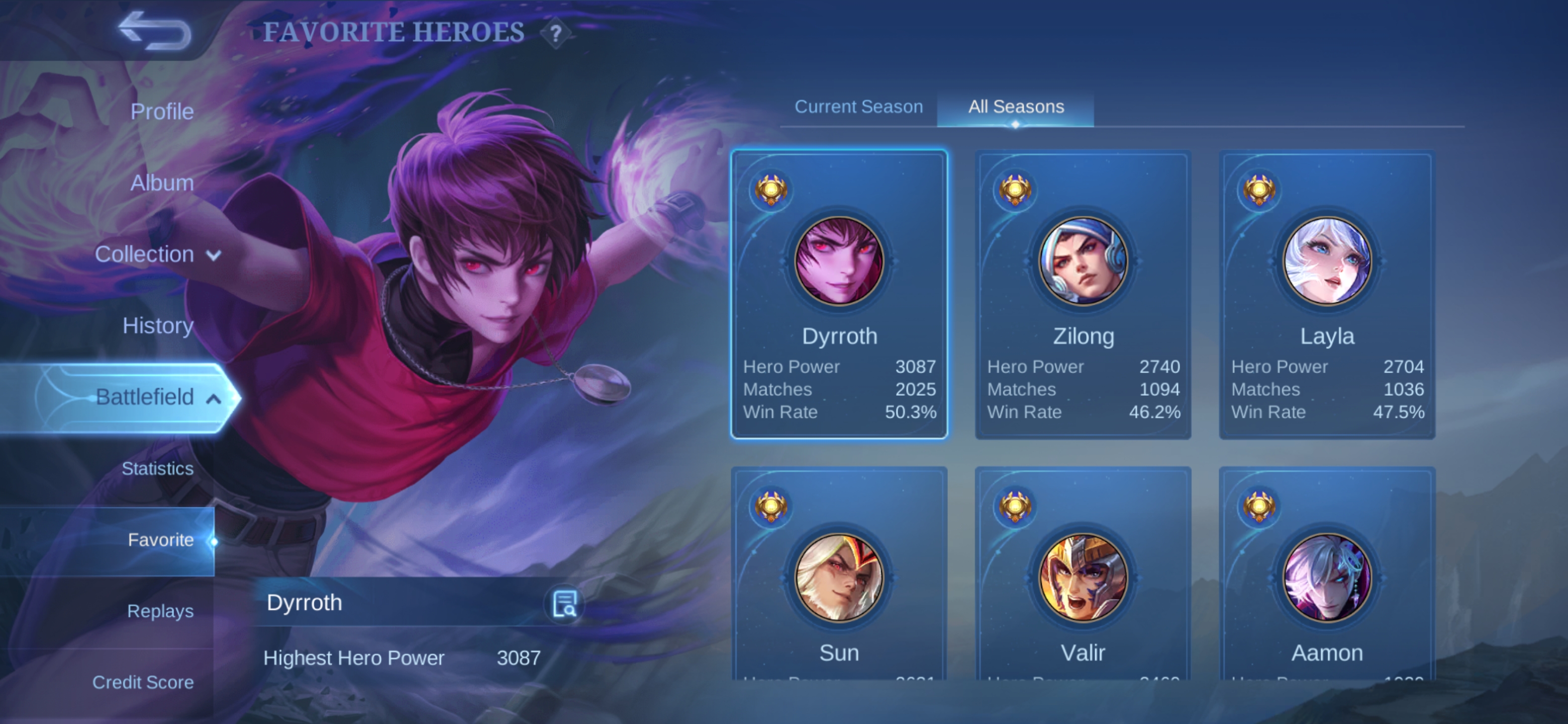Open the History section
Image resolution: width=1568 pixels, height=724 pixels.
pos(158,325)
